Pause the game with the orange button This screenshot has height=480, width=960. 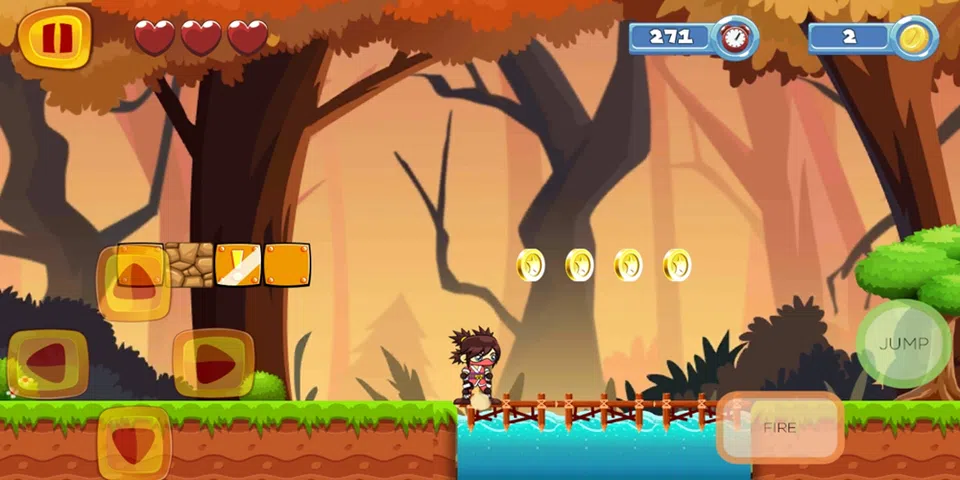pyautogui.click(x=55, y=37)
